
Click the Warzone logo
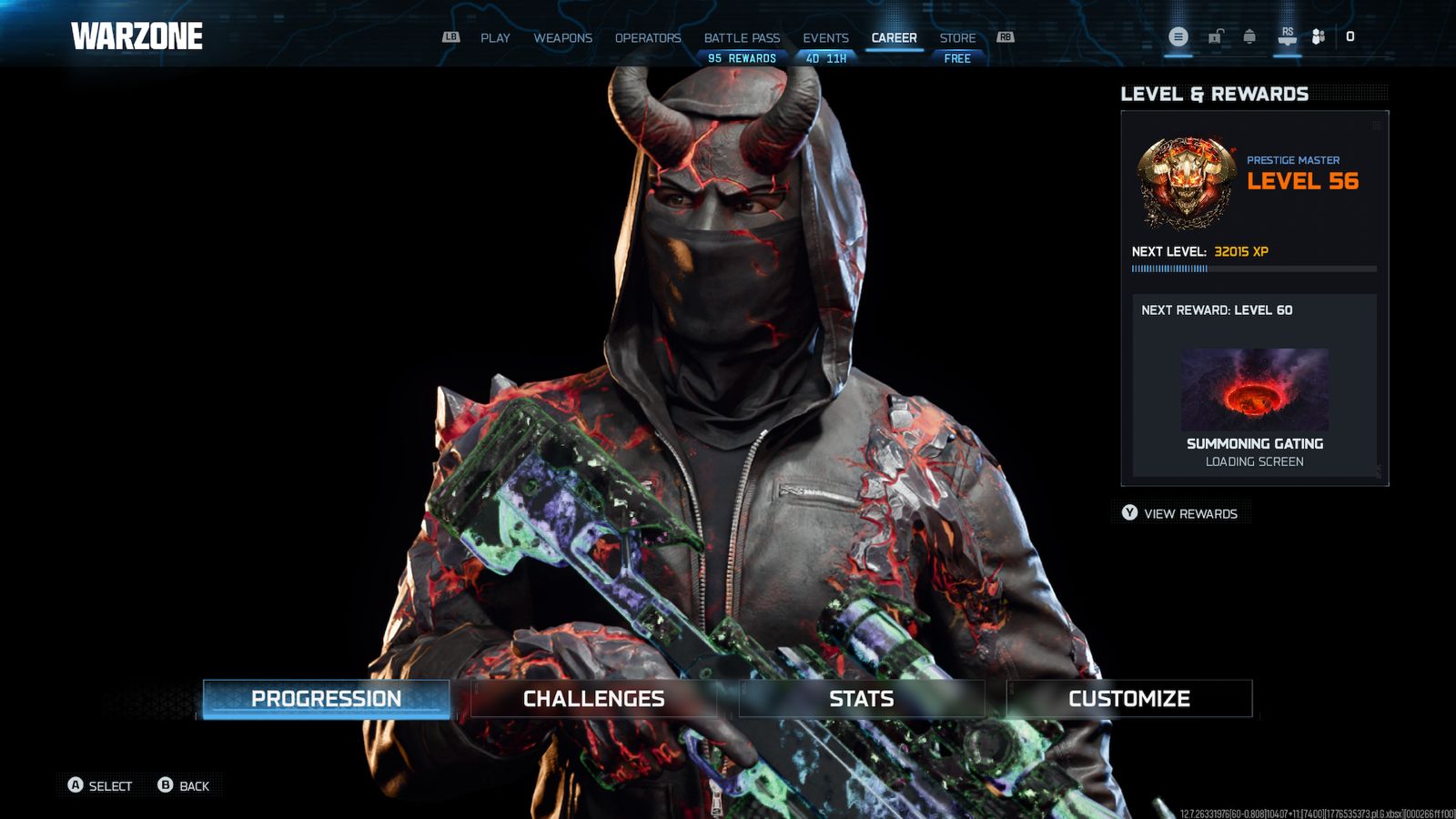(137, 36)
